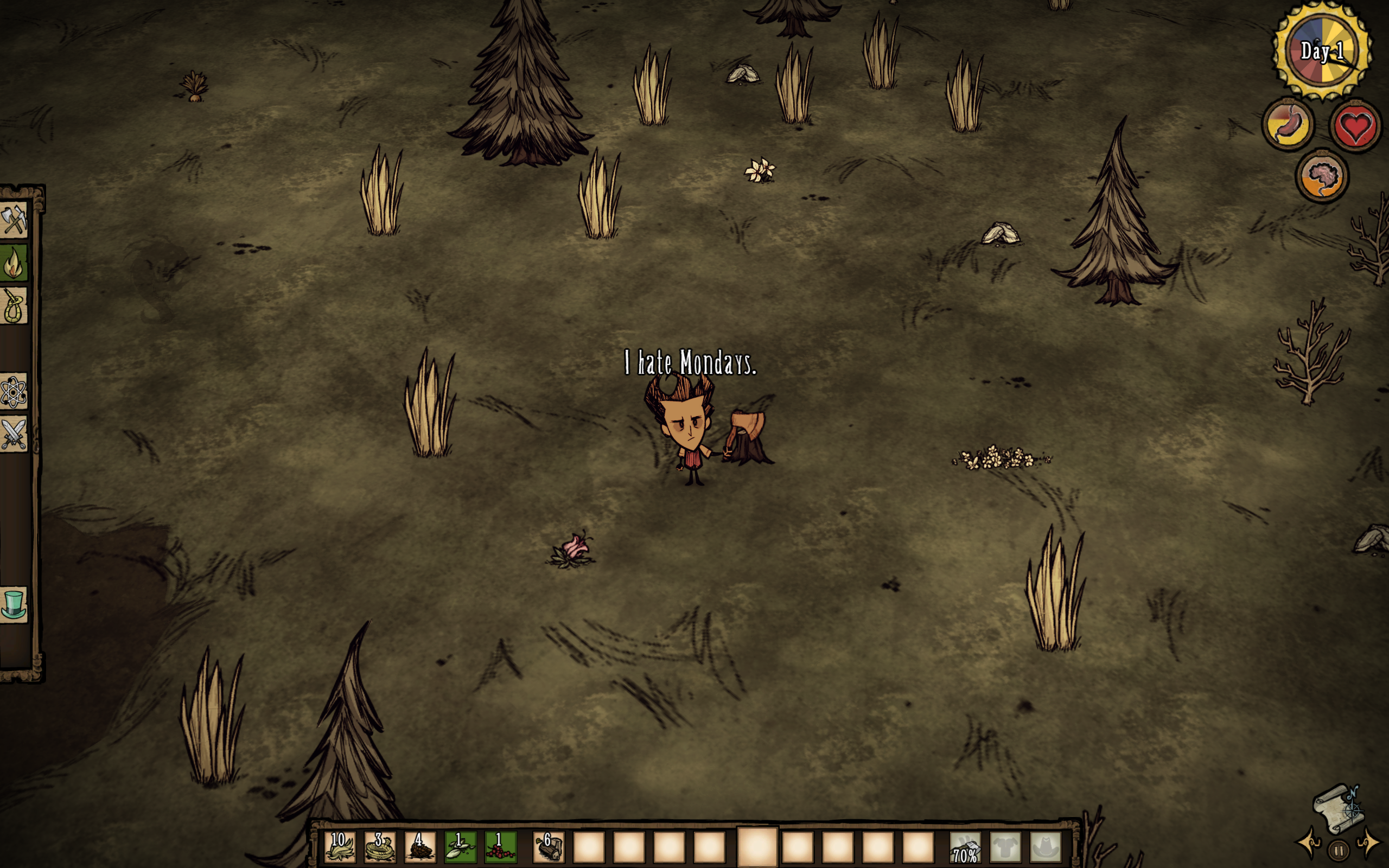
Task: Choose the log stack of 6
Action: tap(549, 847)
